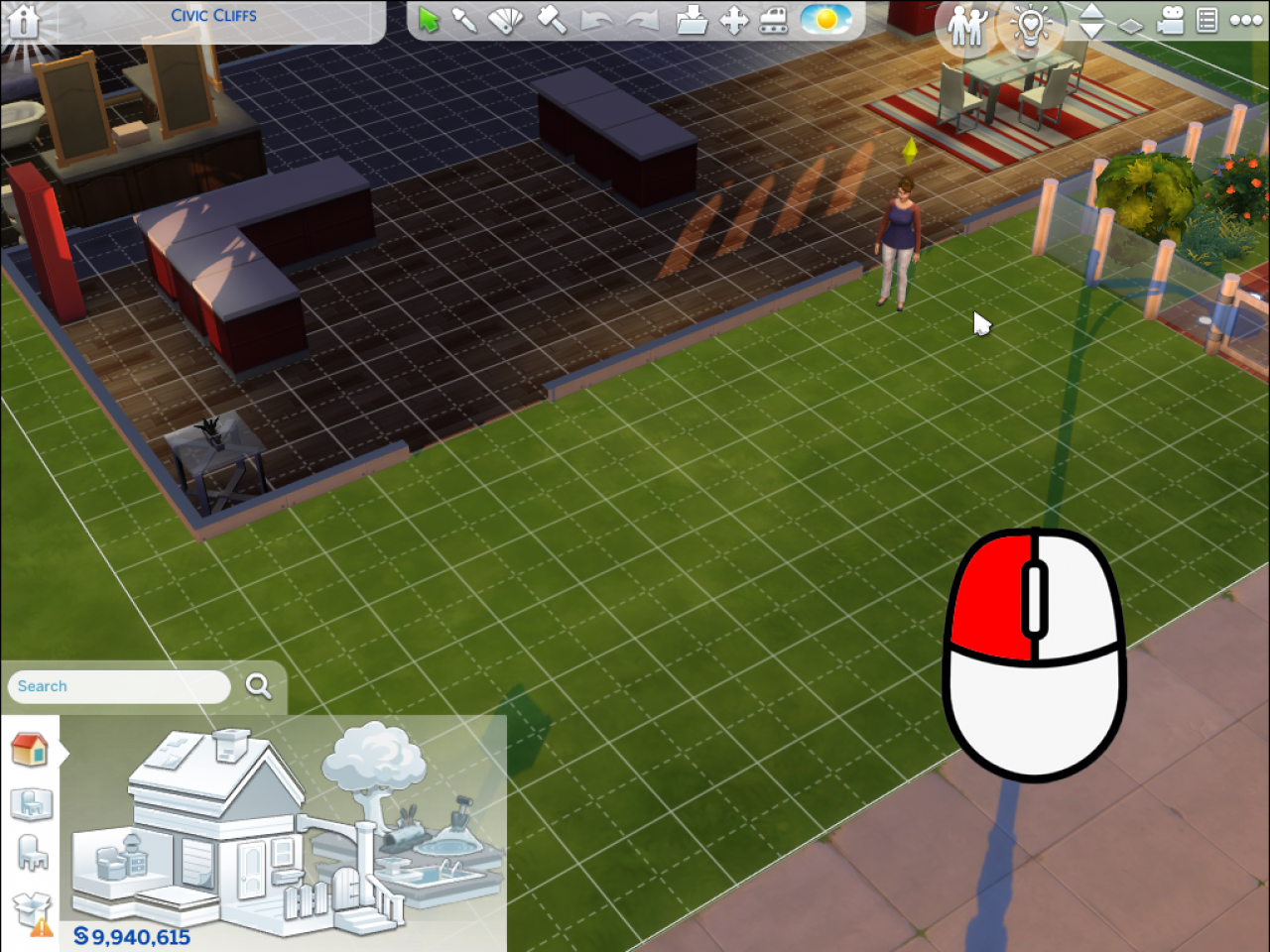Viewport: 1270px width, 952px height.
Task: Open the video capture camera
Action: tap(1171, 20)
